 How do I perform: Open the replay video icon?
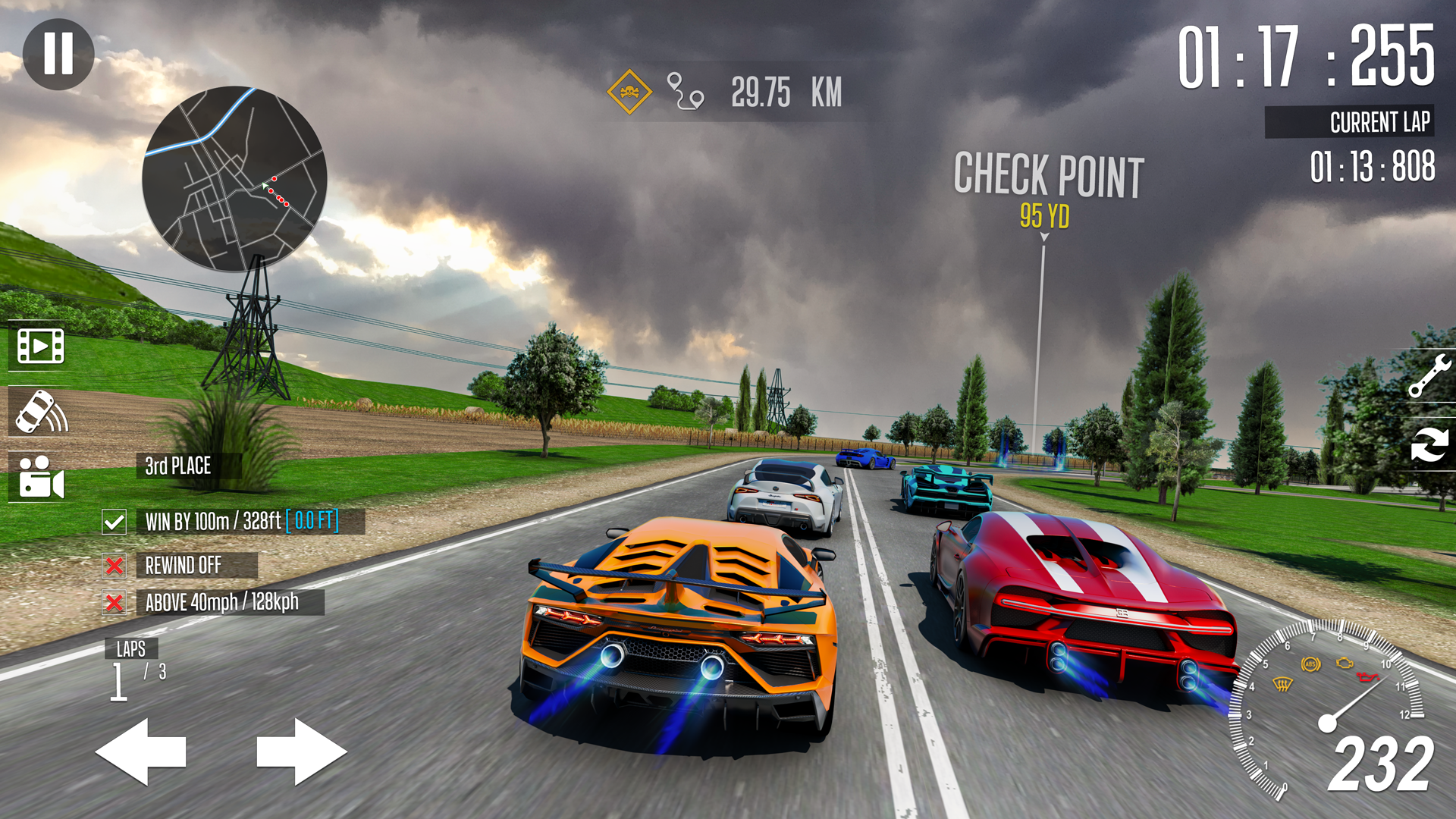(39, 345)
